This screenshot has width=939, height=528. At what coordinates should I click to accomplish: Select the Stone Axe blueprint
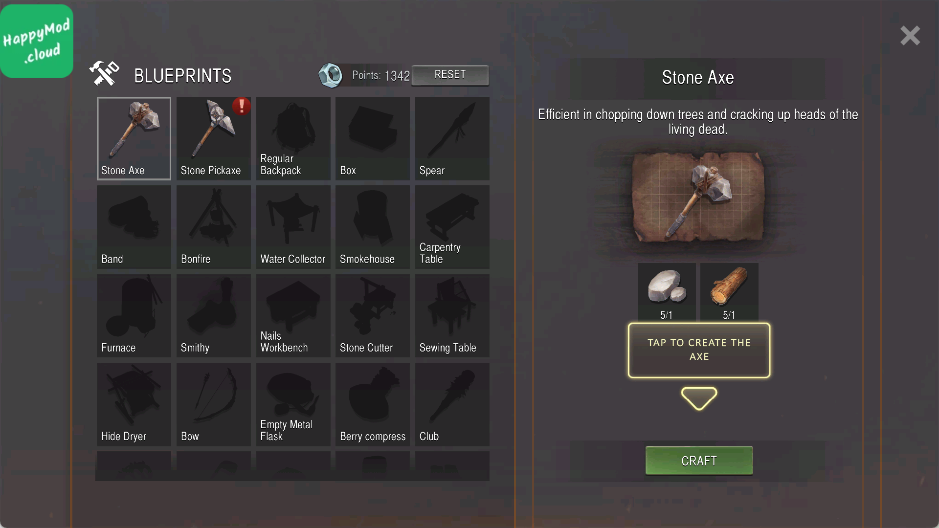click(x=134, y=138)
